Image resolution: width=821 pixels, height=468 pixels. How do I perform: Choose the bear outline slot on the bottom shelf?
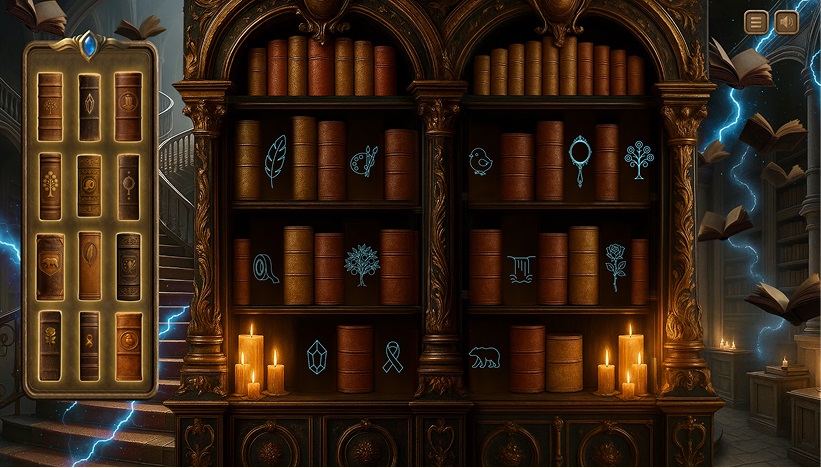pos(485,357)
